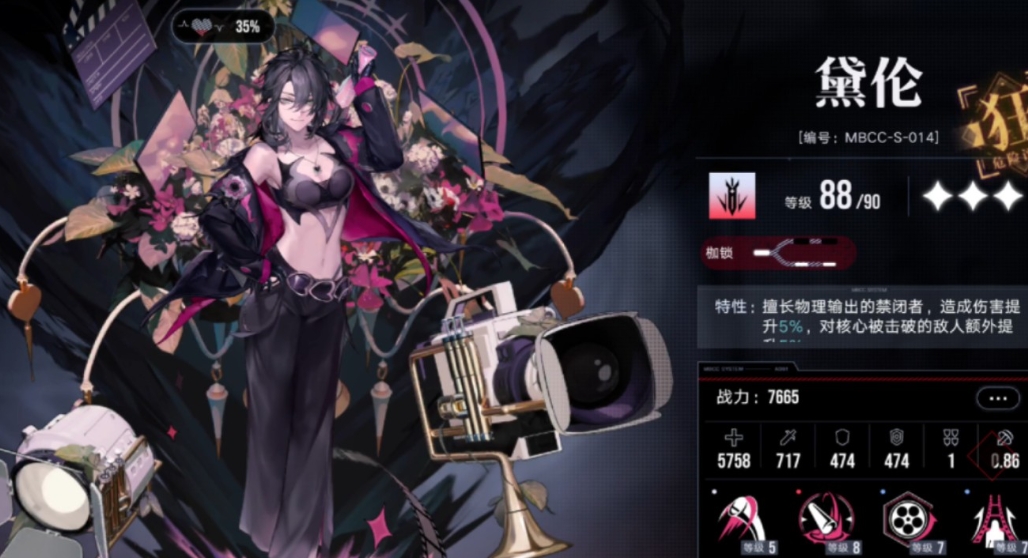Open the stats details ellipsis button

(997, 398)
